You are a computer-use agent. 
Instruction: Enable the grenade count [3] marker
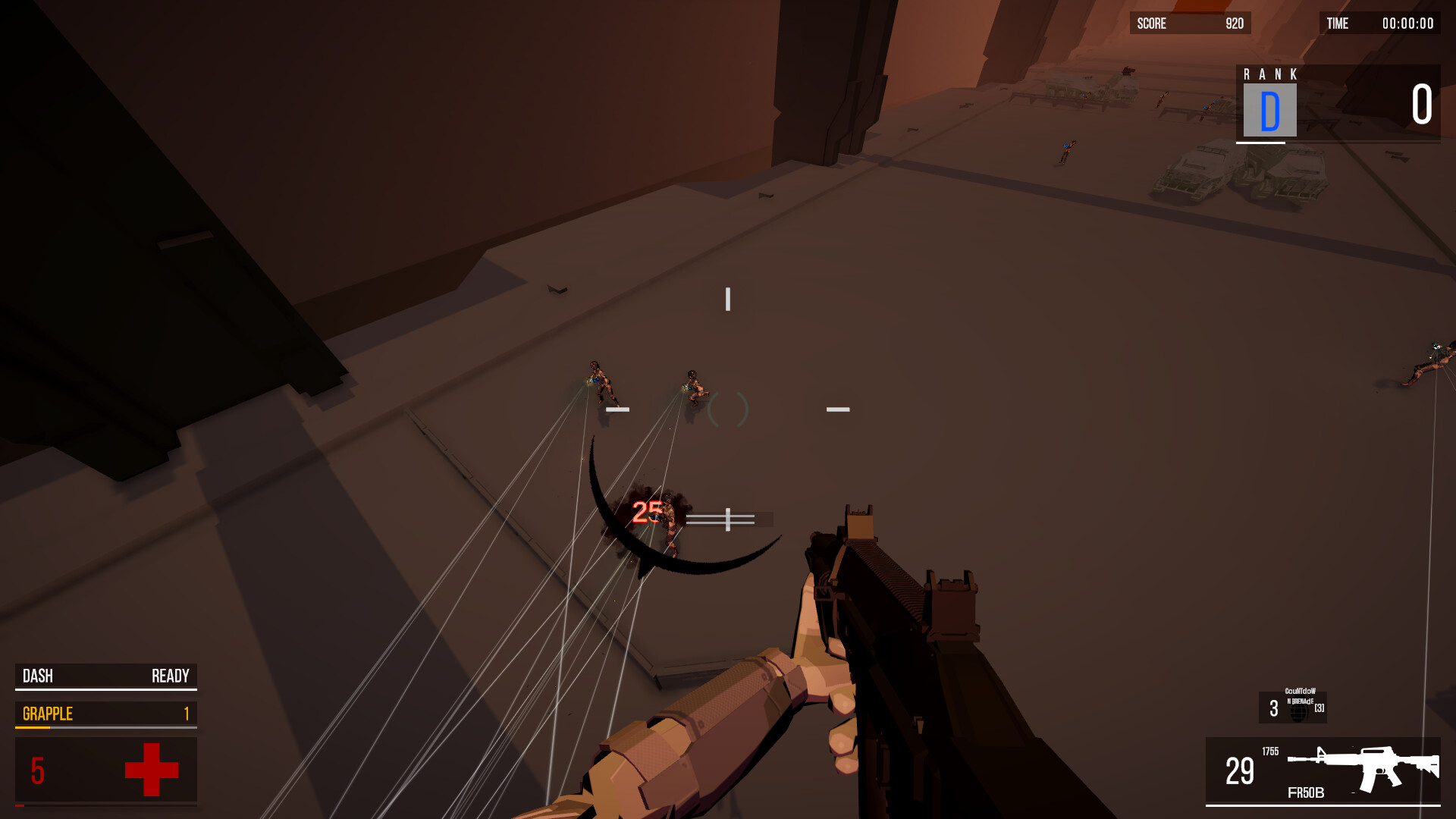coord(1319,708)
